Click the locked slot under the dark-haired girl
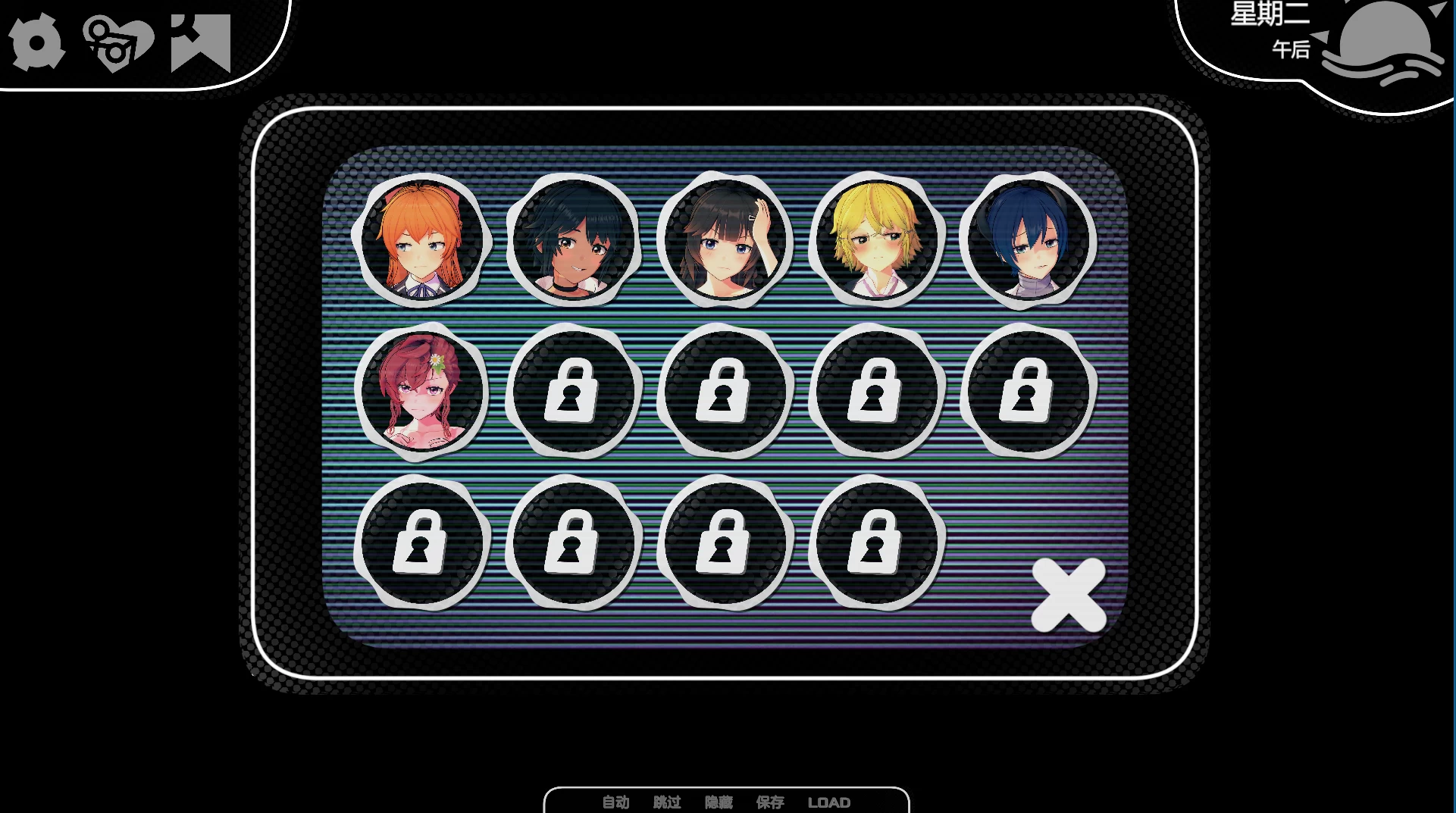 coord(725,392)
